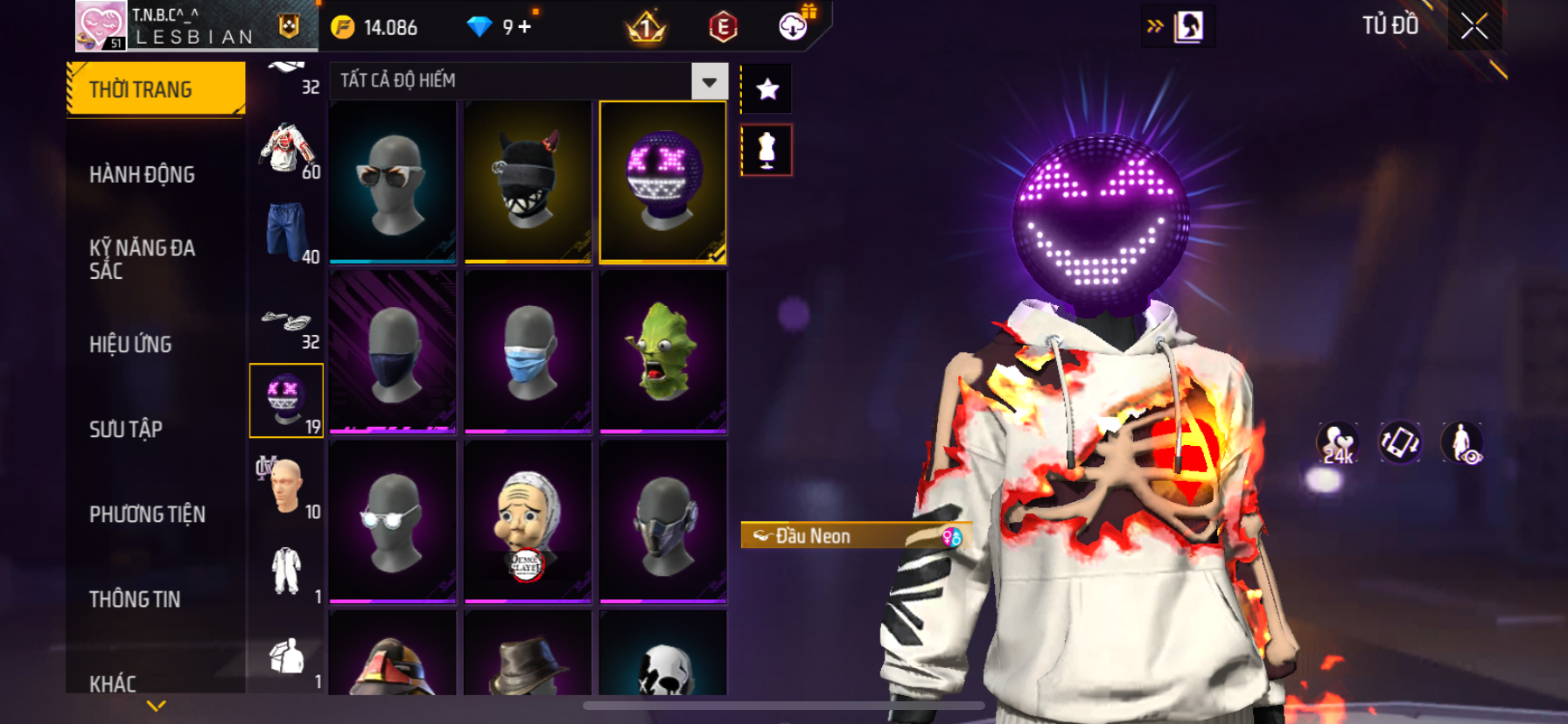Click the rotate character view icon
This screenshot has width=1568, height=724.
click(x=1399, y=442)
